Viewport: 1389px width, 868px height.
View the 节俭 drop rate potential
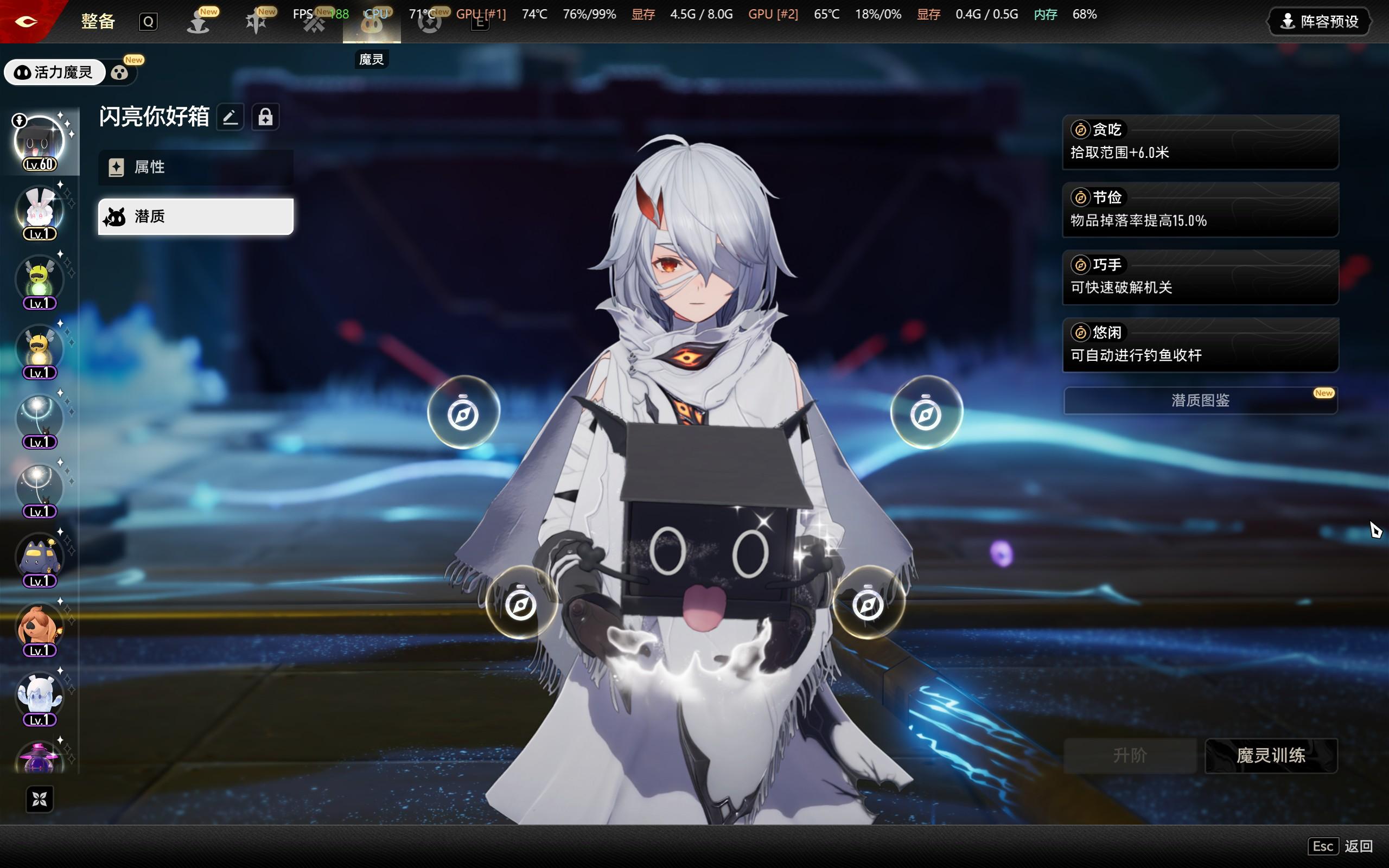tap(1200, 209)
